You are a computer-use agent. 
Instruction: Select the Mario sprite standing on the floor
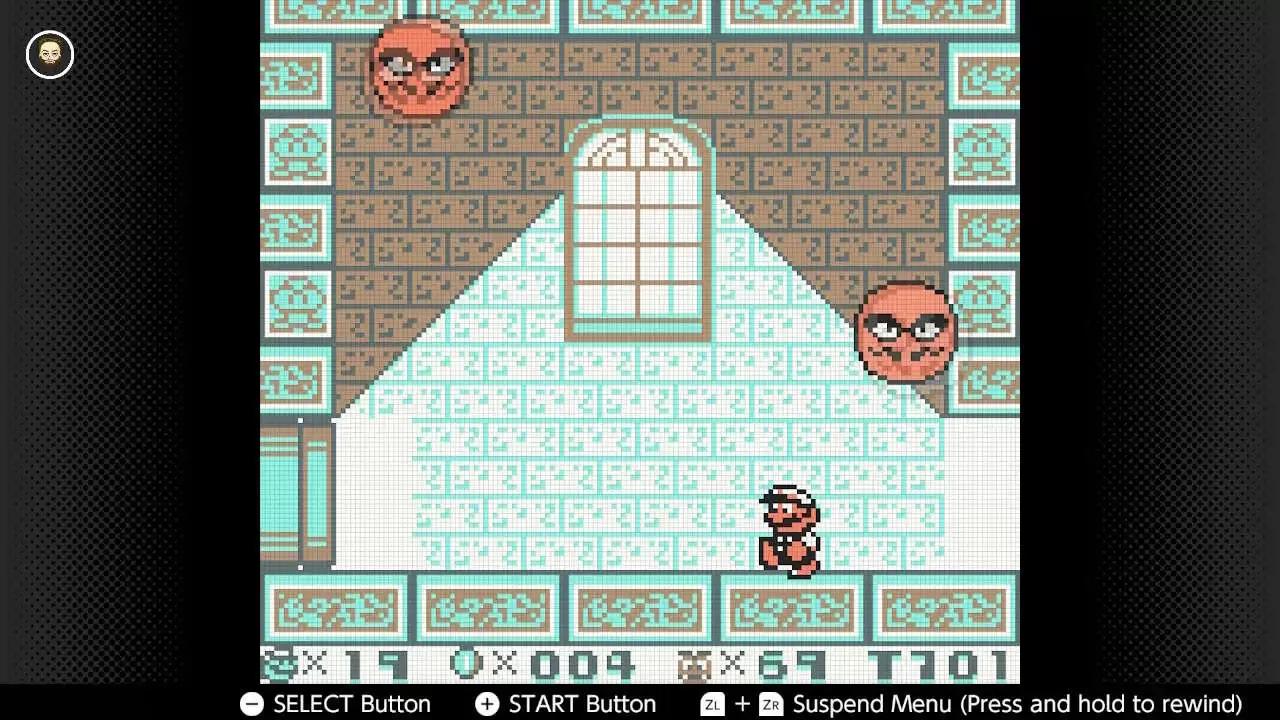coord(790,530)
